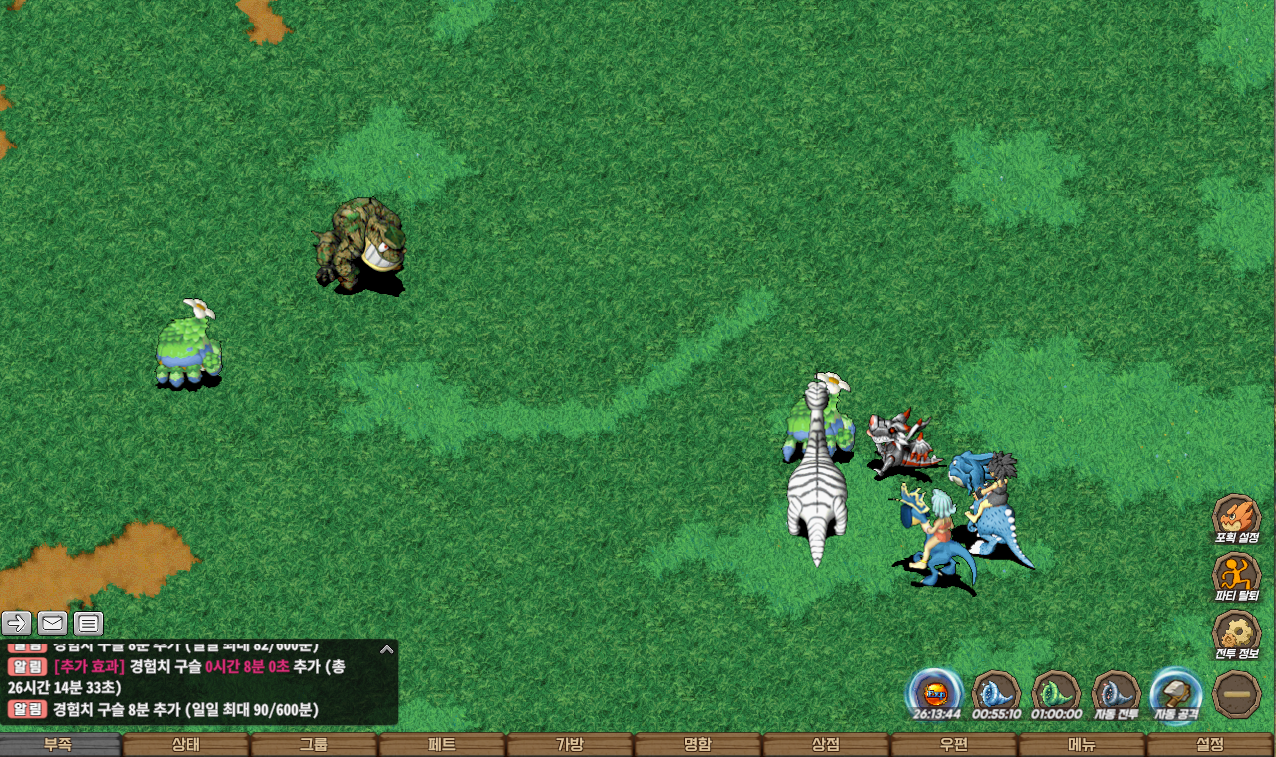Click the arrow button above chat
The height and width of the screenshot is (757, 1276).
point(17,624)
